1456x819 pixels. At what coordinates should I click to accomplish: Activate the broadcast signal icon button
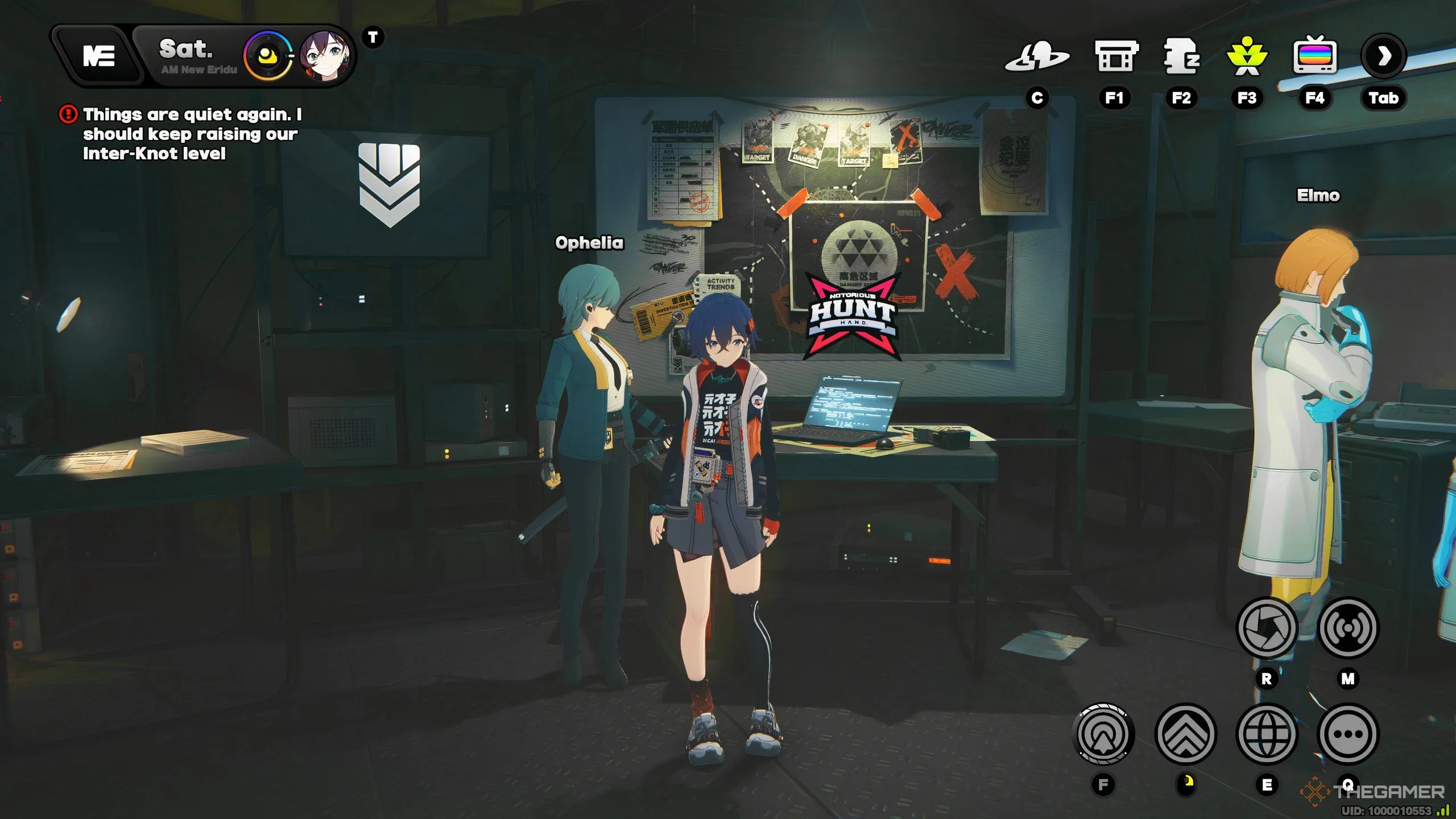[x=1348, y=628]
